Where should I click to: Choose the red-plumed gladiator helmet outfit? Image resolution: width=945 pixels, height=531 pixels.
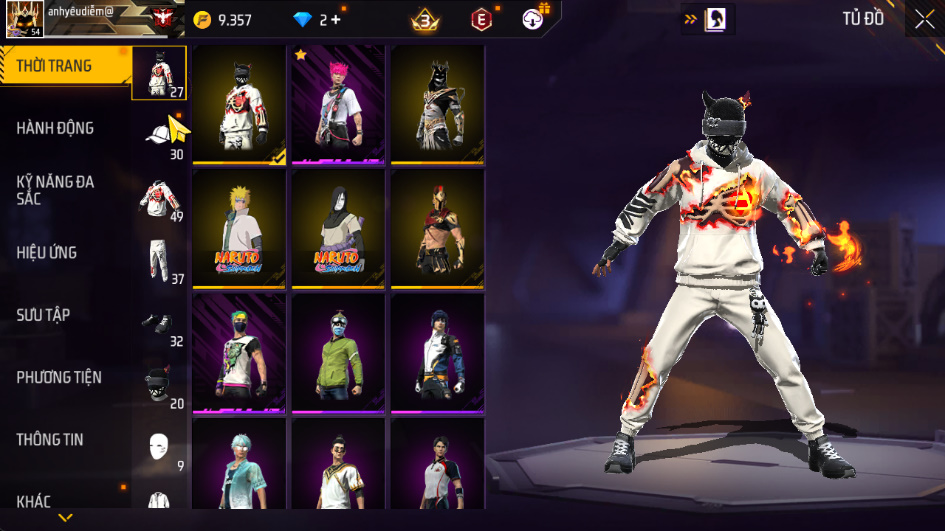click(x=437, y=229)
